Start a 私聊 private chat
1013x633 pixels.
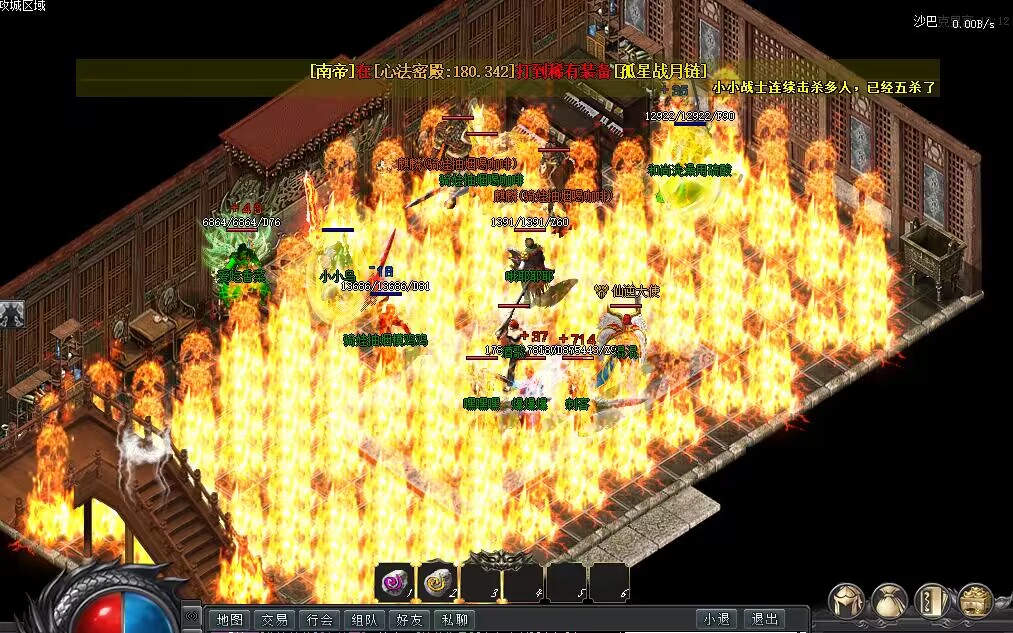[x=454, y=620]
